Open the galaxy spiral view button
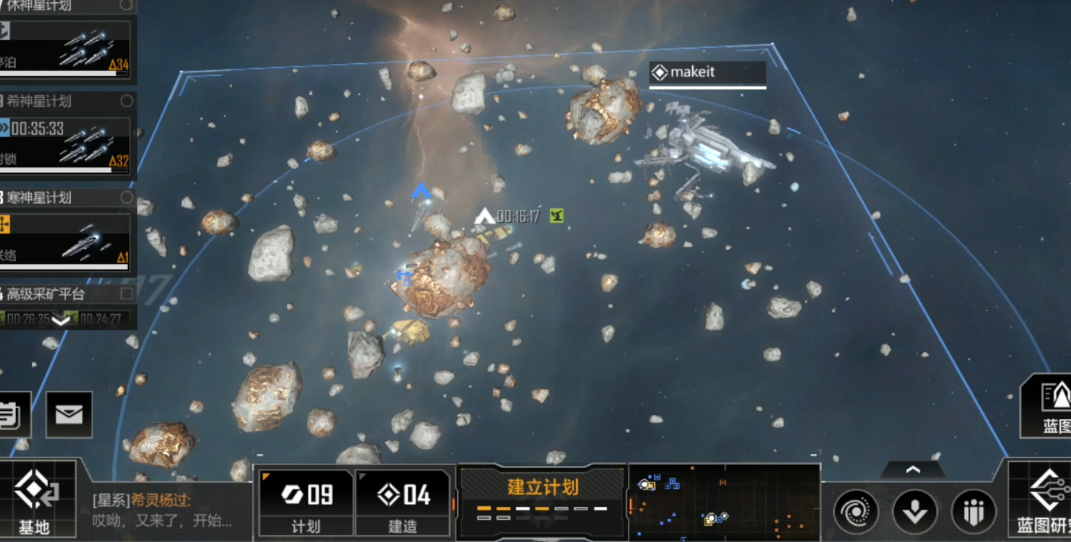1071x542 pixels. [x=856, y=511]
